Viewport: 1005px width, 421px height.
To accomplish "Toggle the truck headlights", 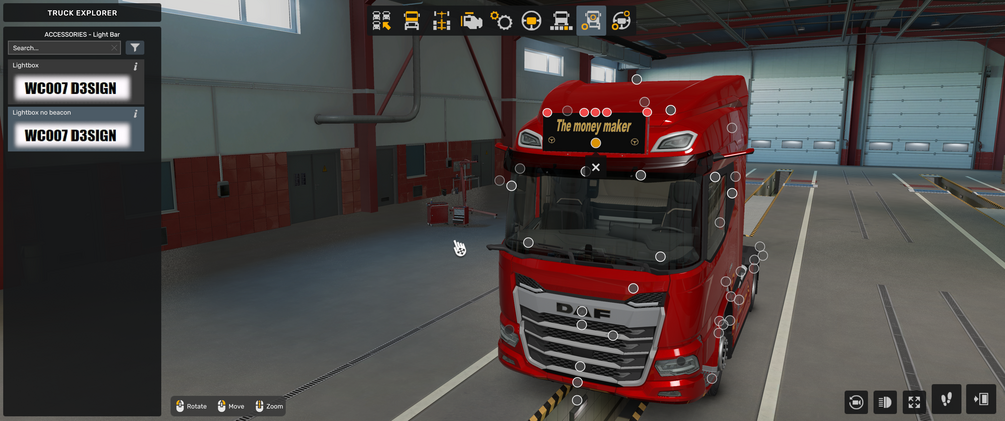I will coord(885,402).
